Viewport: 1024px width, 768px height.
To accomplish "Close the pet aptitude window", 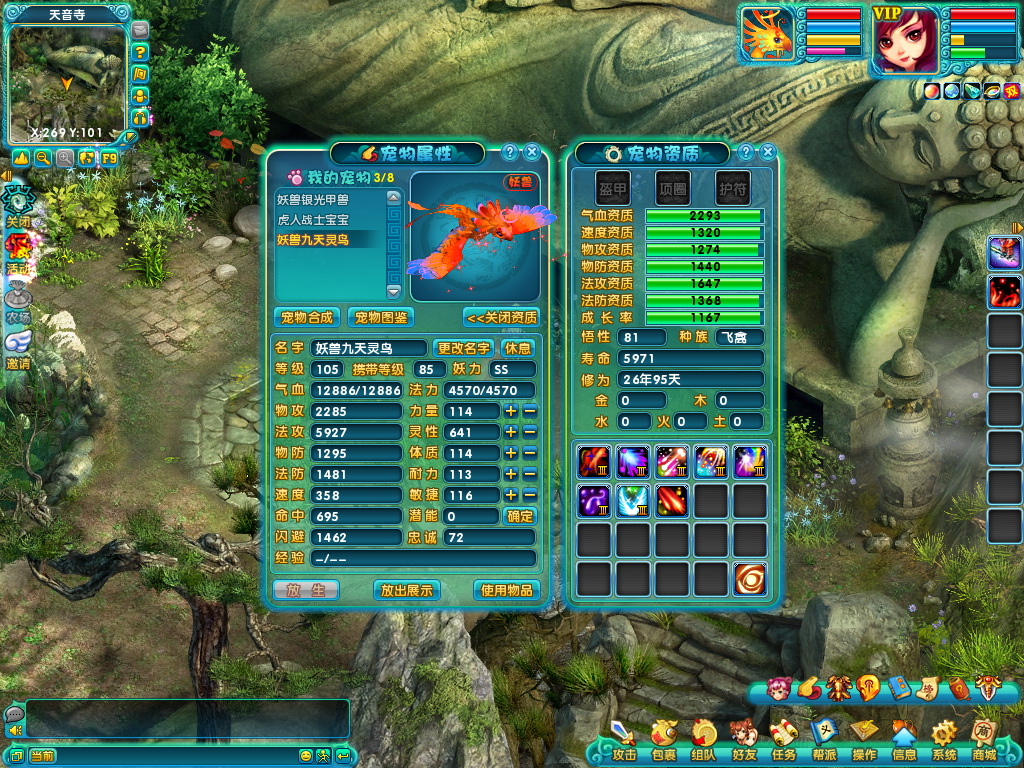I will click(x=768, y=152).
